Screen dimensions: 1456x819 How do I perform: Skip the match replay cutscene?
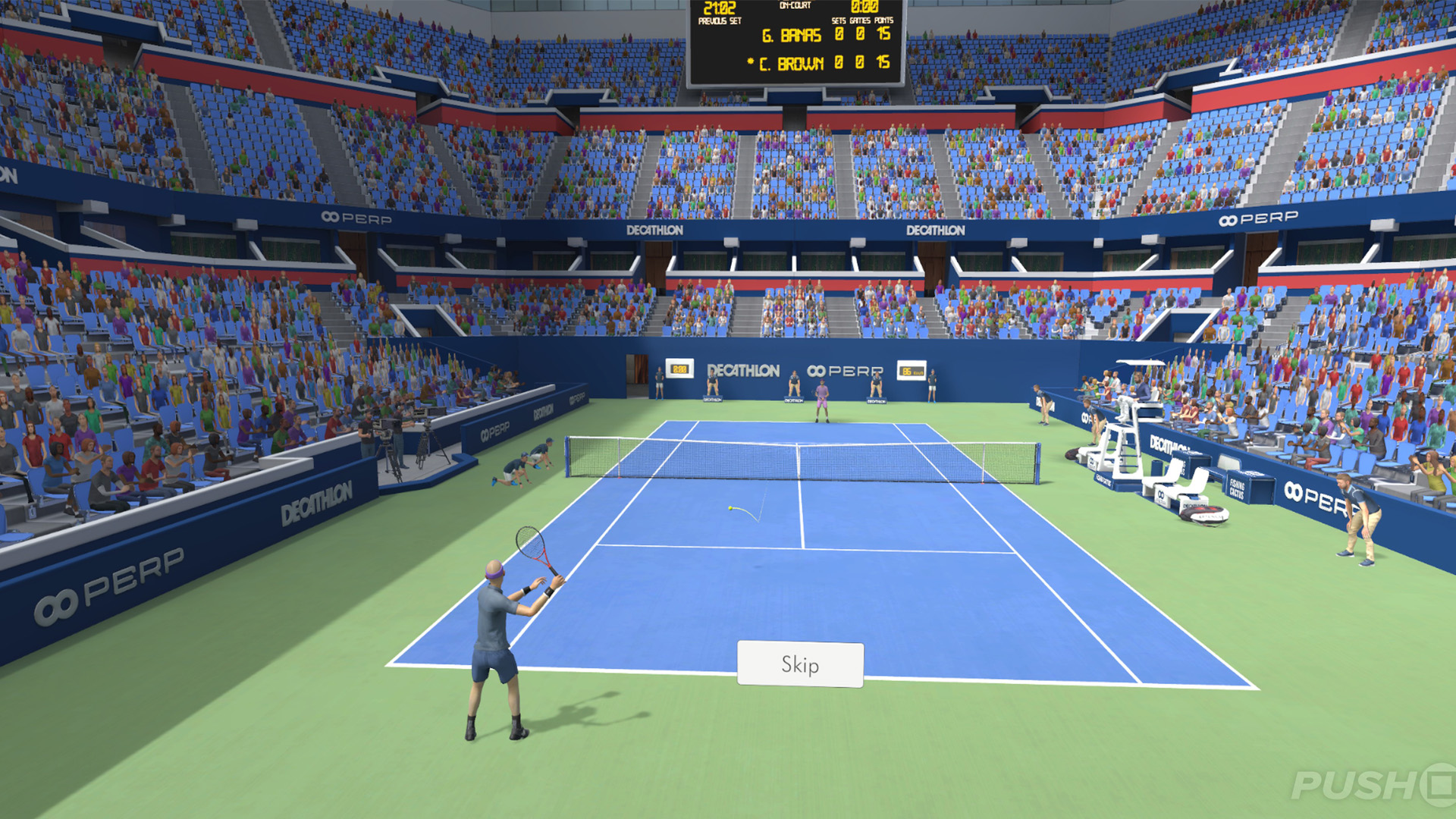[800, 664]
